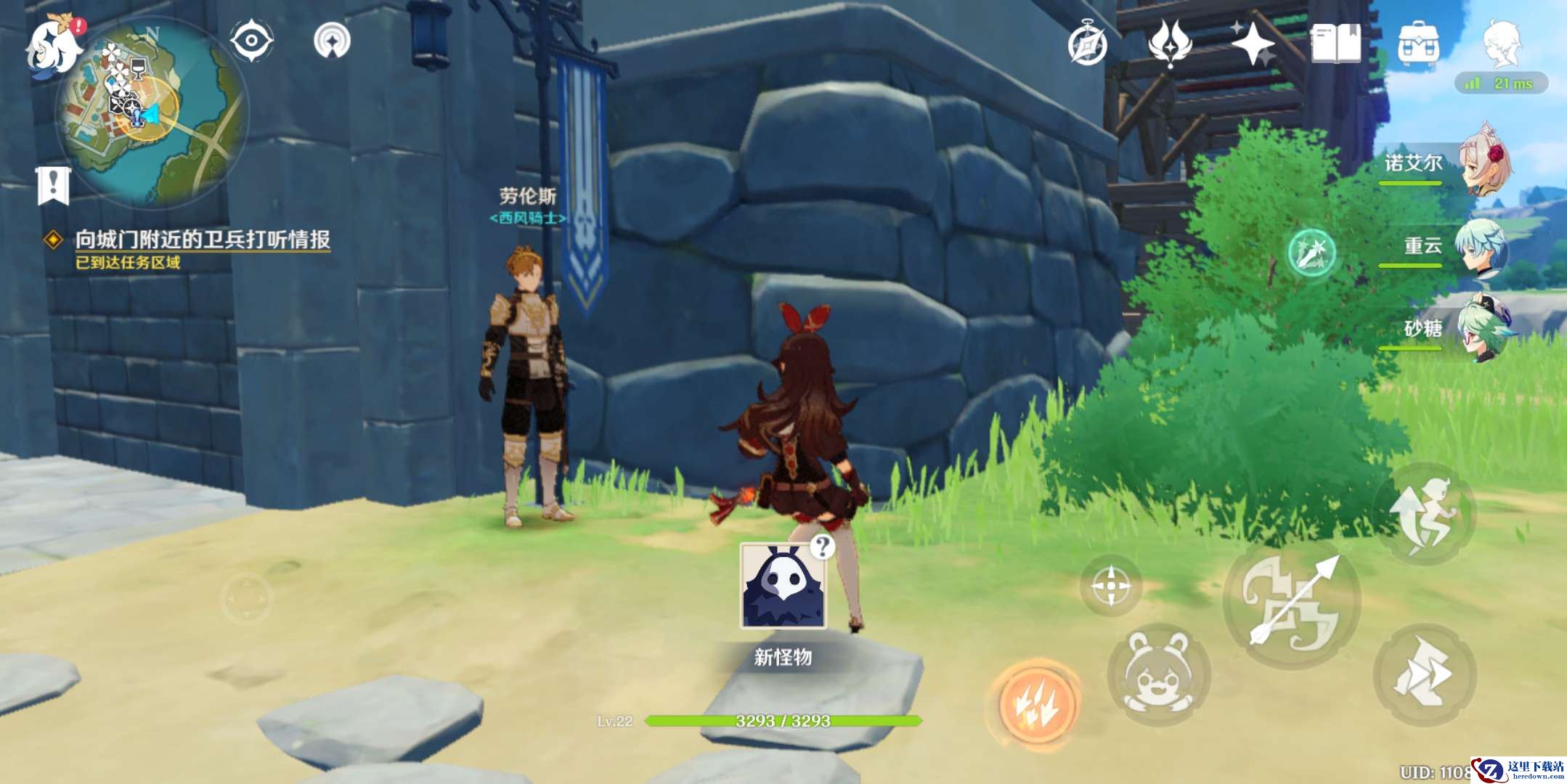Viewport: 1567px width, 784px height.
Task: Toggle the crosshair aim mode button
Action: pos(1110,585)
